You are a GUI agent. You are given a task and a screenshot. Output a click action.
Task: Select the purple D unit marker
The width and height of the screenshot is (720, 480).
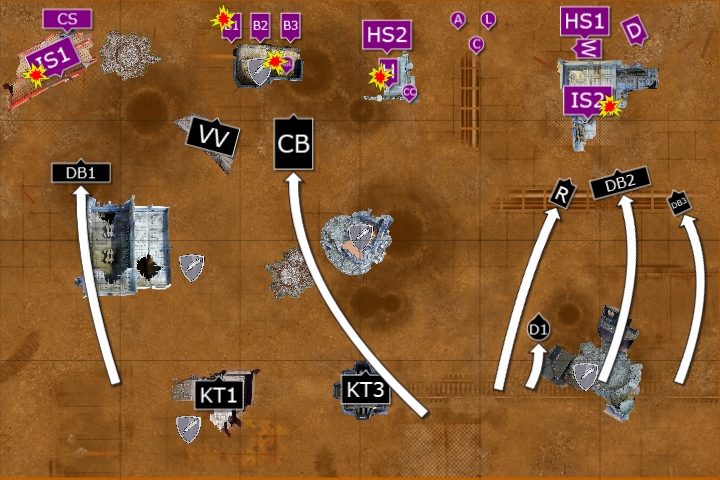634,31
